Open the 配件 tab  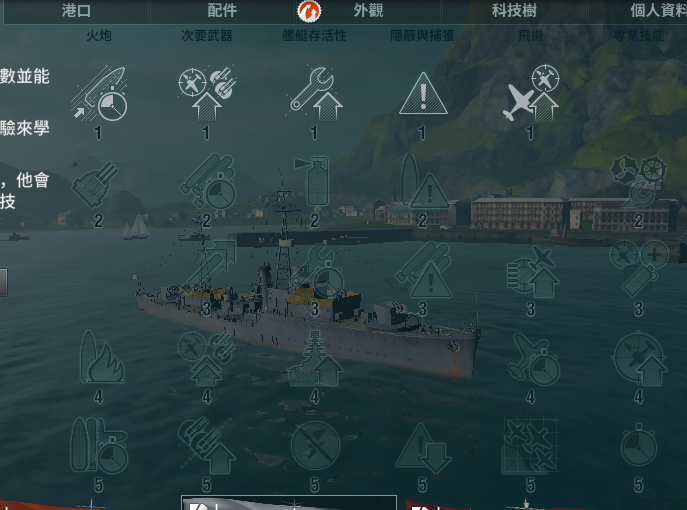(222, 11)
